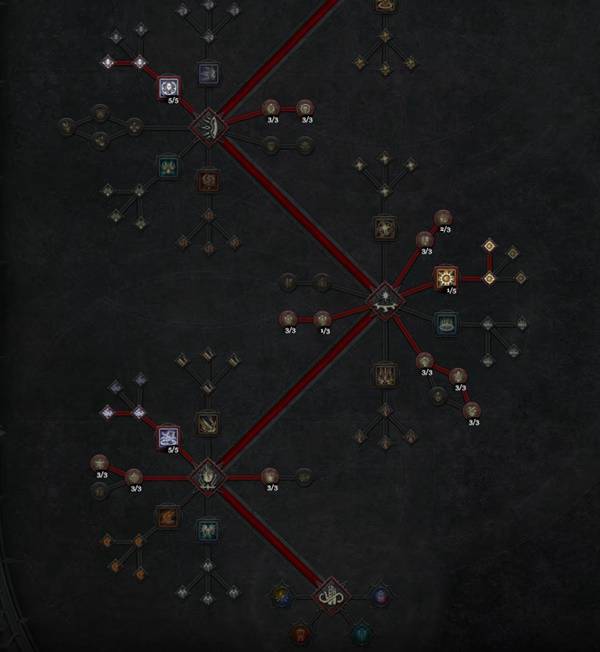The height and width of the screenshot is (652, 600).
Task: Select the small purple orb node
Action: (380, 597)
